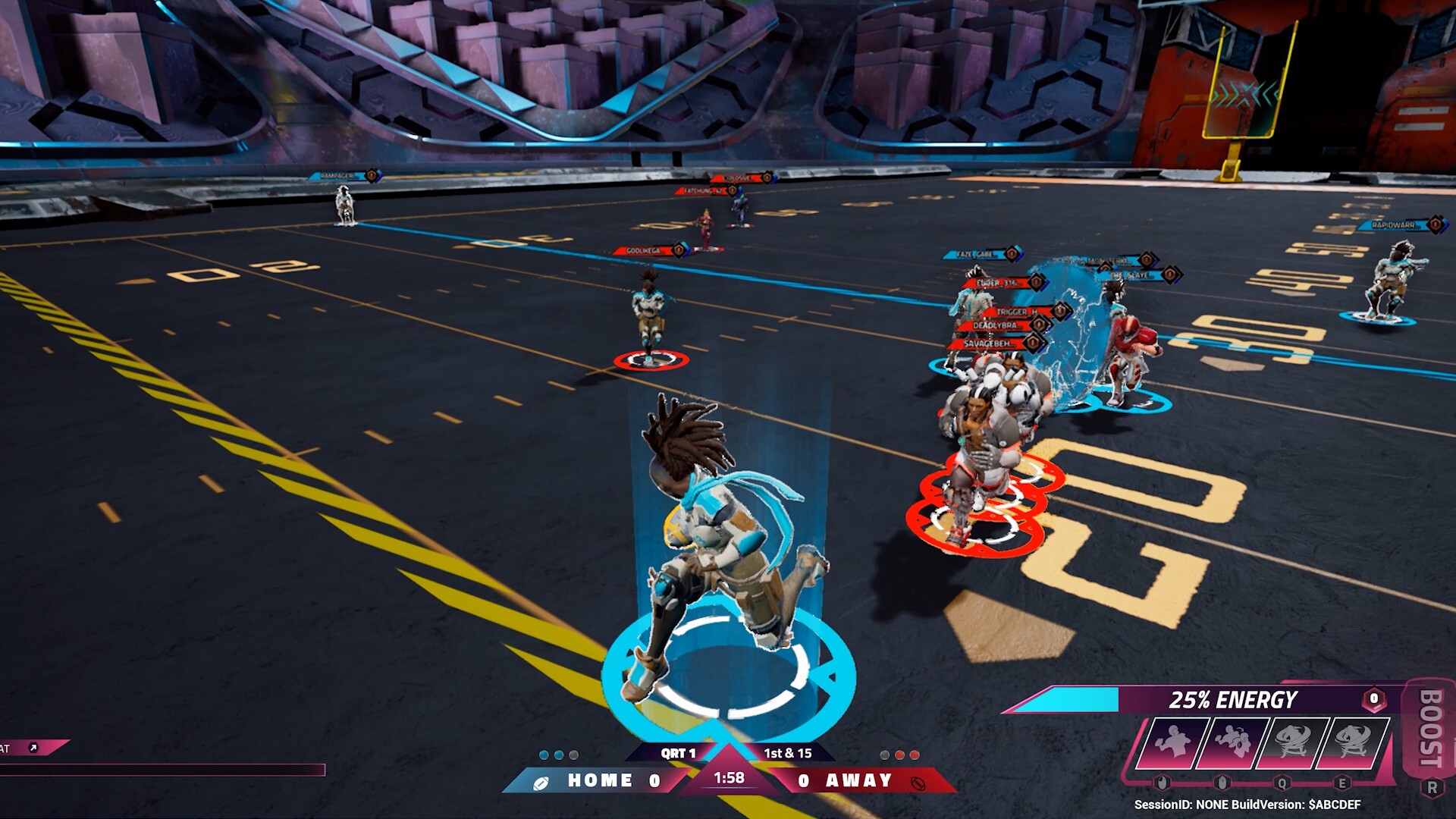Switch to the AWAY score tab
Viewport: 1456px width, 819px height.
click(859, 780)
